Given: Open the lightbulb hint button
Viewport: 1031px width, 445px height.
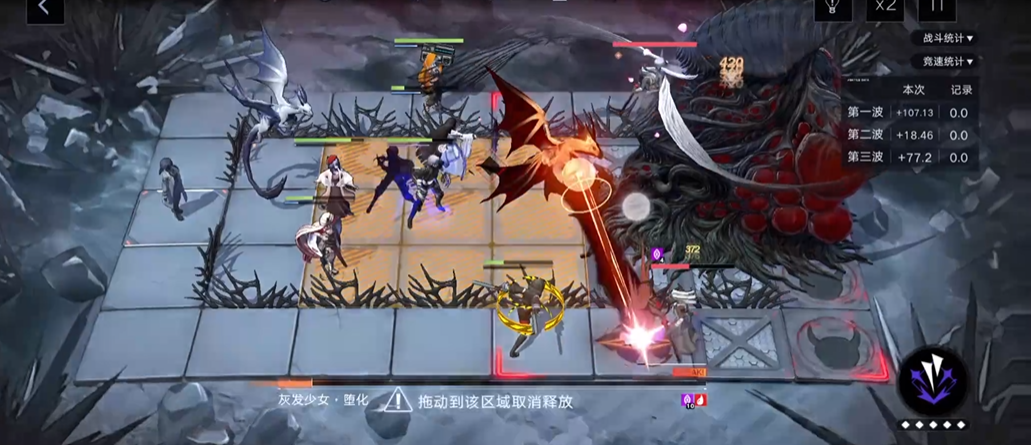Looking at the screenshot, I should tap(830, 7).
